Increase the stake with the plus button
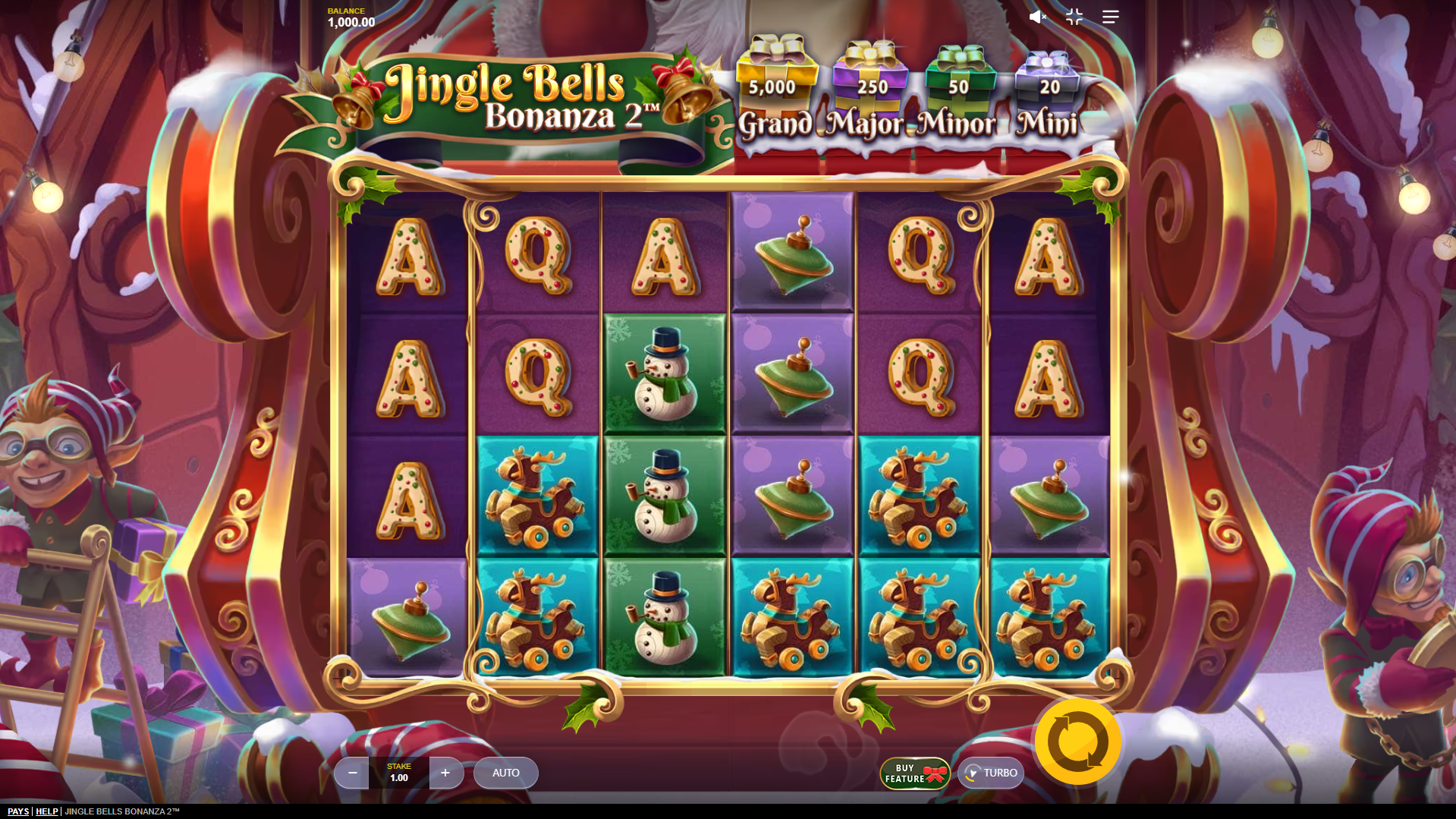Viewport: 1456px width, 819px height. pos(446,773)
